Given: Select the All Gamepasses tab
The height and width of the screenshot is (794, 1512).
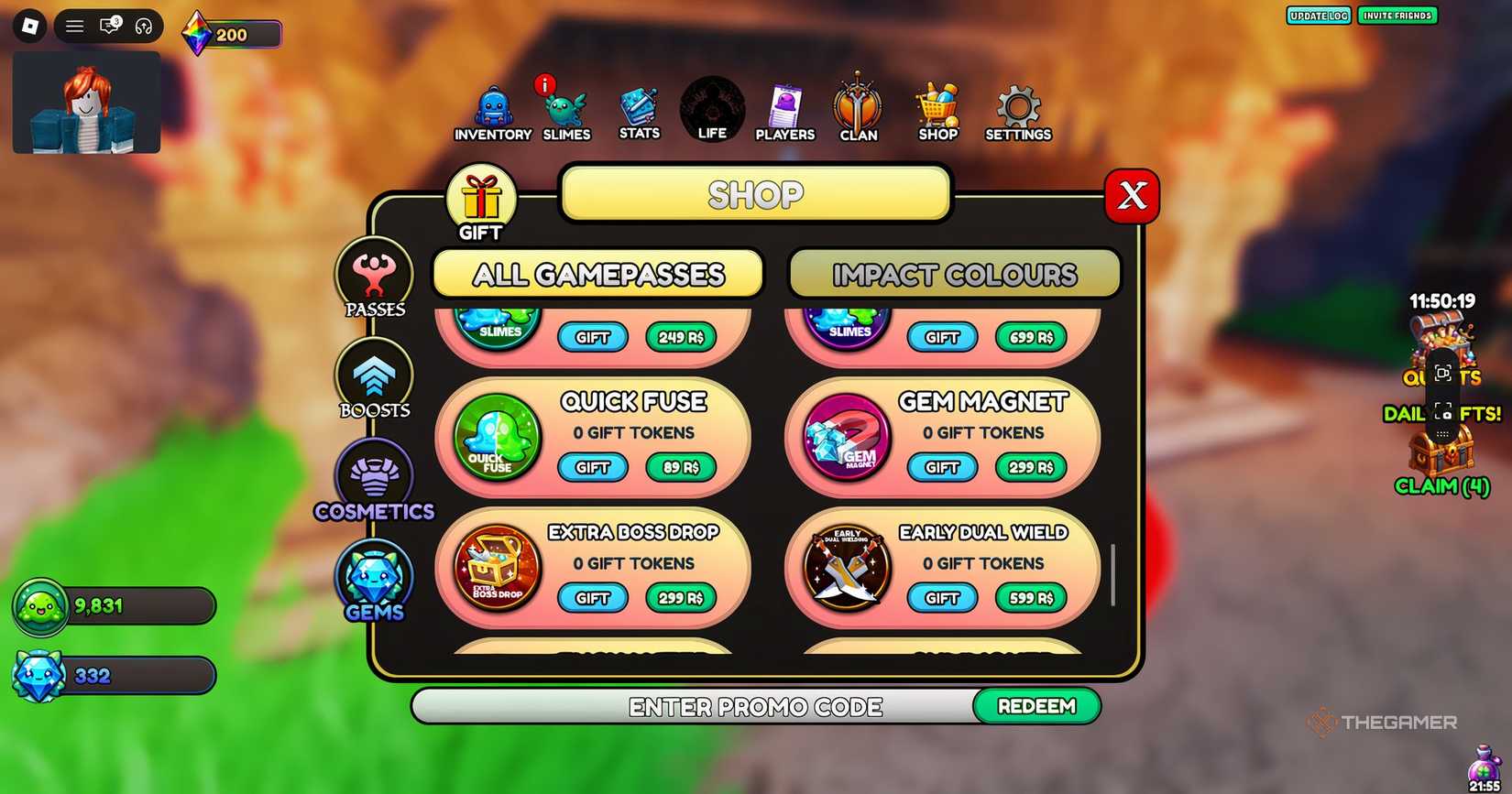Looking at the screenshot, I should (x=597, y=274).
